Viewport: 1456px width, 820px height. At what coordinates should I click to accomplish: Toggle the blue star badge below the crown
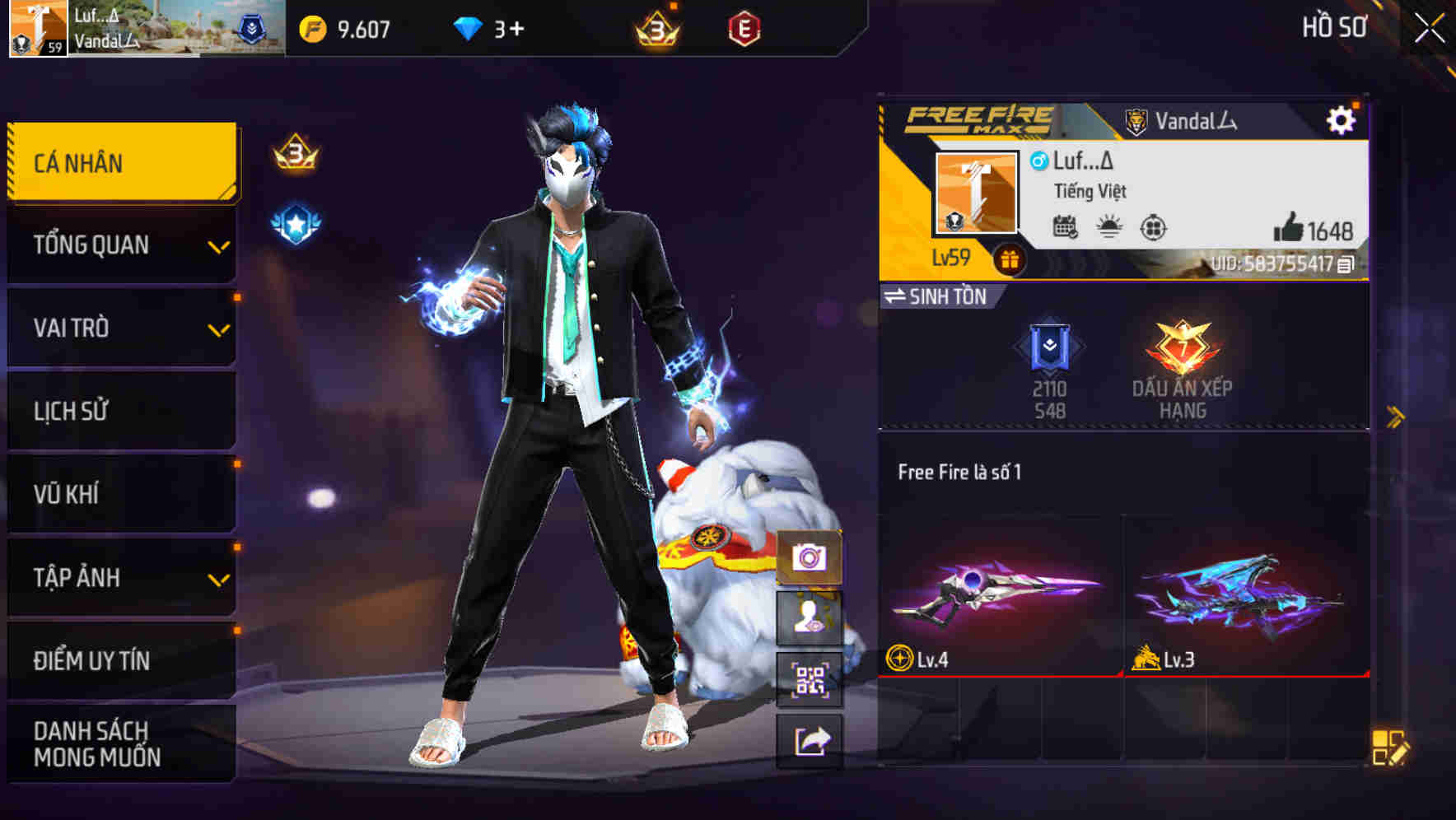tap(298, 220)
